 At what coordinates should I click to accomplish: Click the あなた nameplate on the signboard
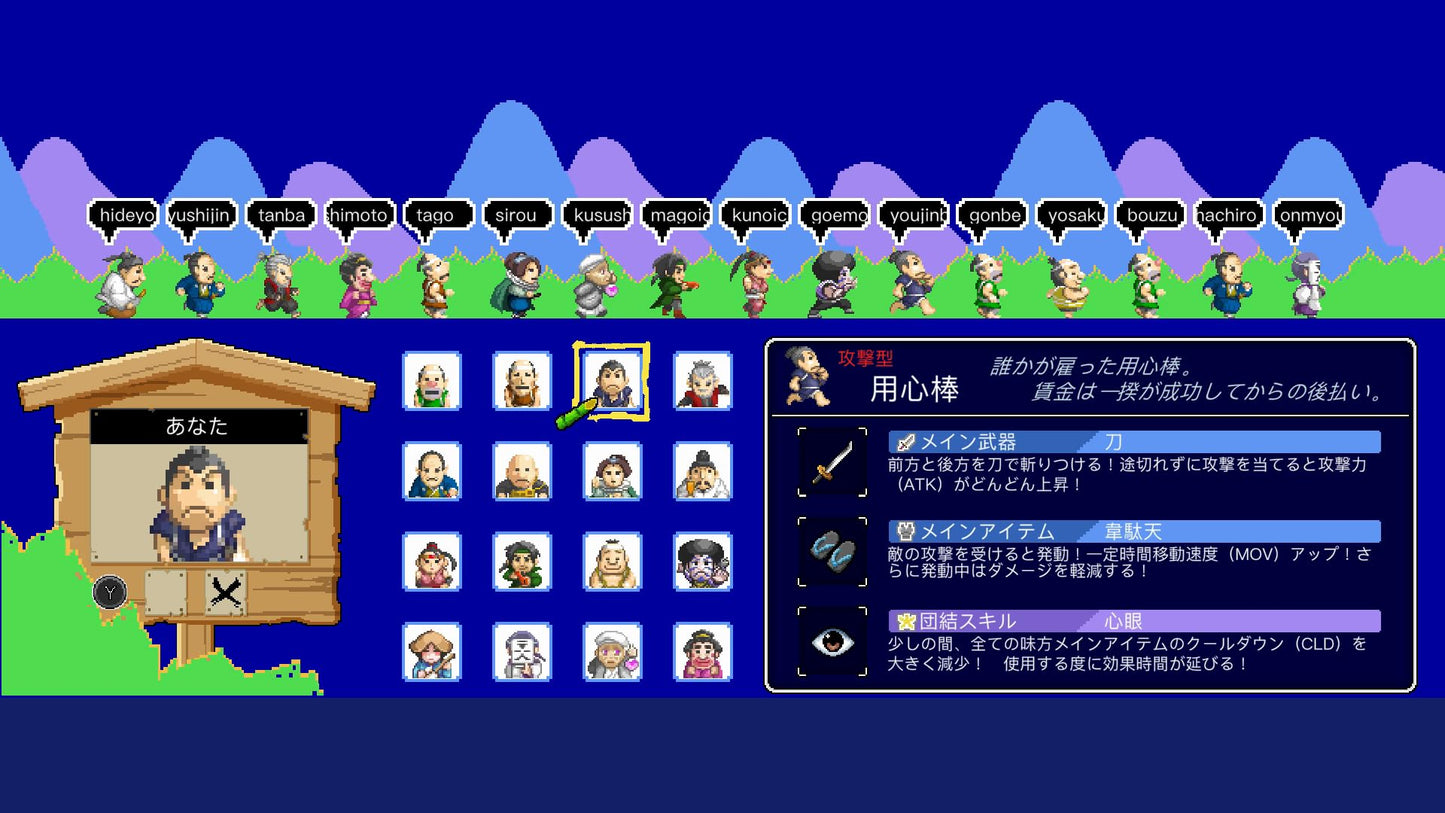pos(200,425)
